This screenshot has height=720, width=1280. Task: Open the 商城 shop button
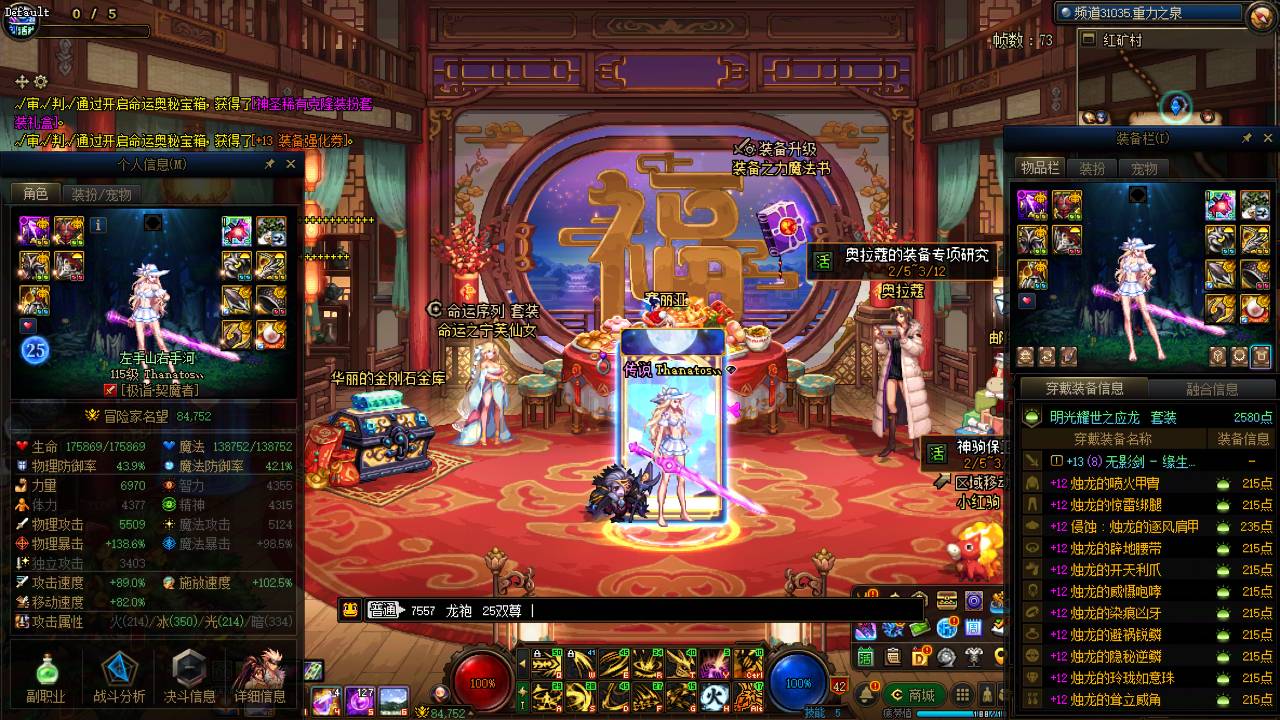click(911, 694)
